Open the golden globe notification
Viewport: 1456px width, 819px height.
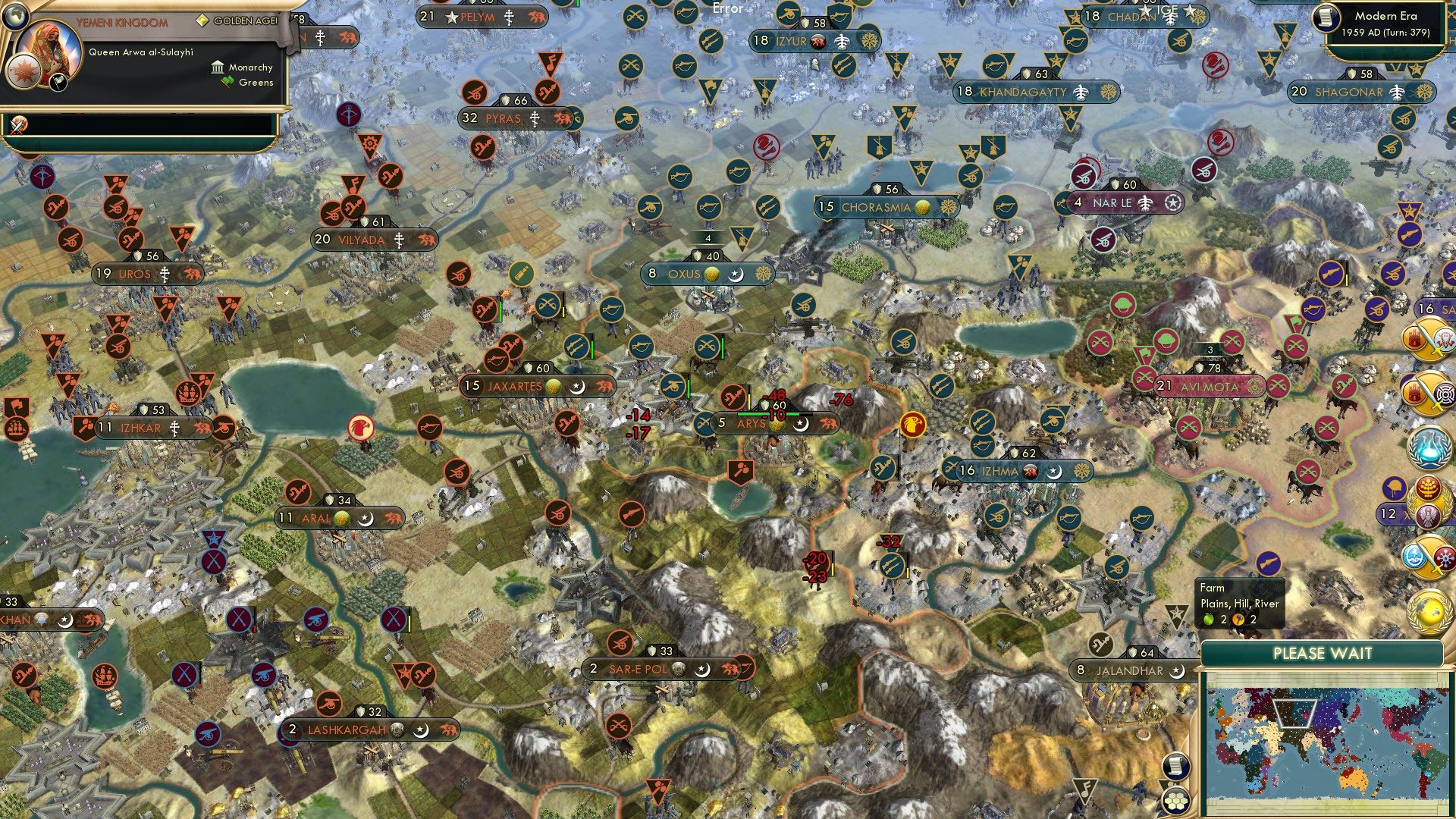tap(1429, 610)
